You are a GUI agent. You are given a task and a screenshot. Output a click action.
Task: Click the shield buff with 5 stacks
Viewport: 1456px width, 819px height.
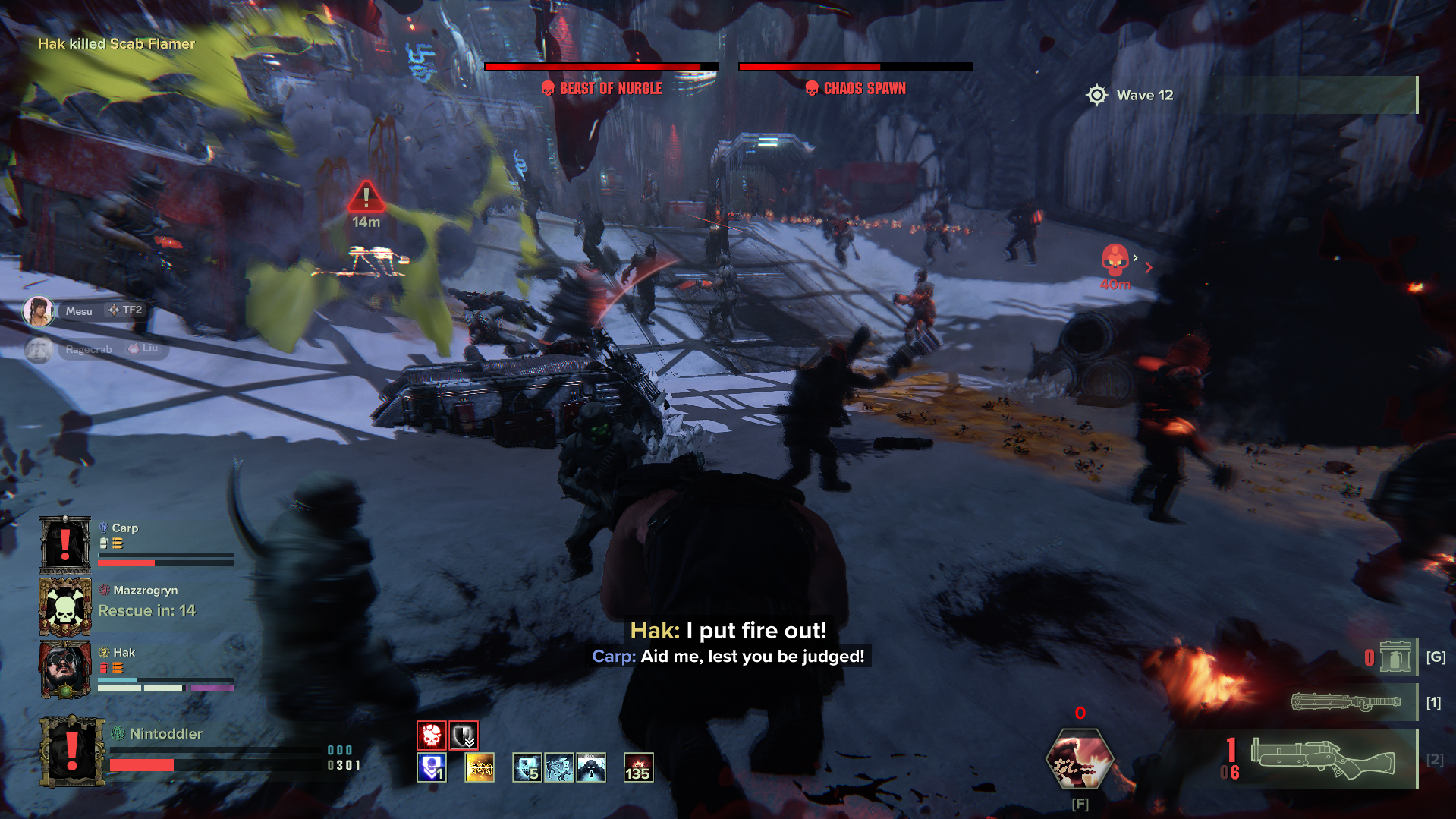click(x=527, y=767)
